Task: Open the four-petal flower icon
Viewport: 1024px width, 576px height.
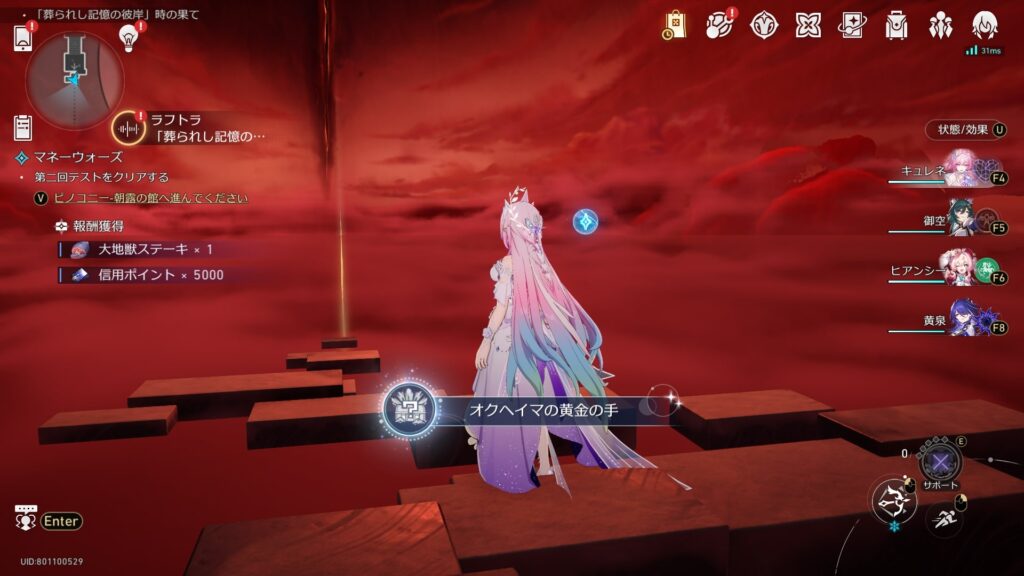Action: (808, 25)
